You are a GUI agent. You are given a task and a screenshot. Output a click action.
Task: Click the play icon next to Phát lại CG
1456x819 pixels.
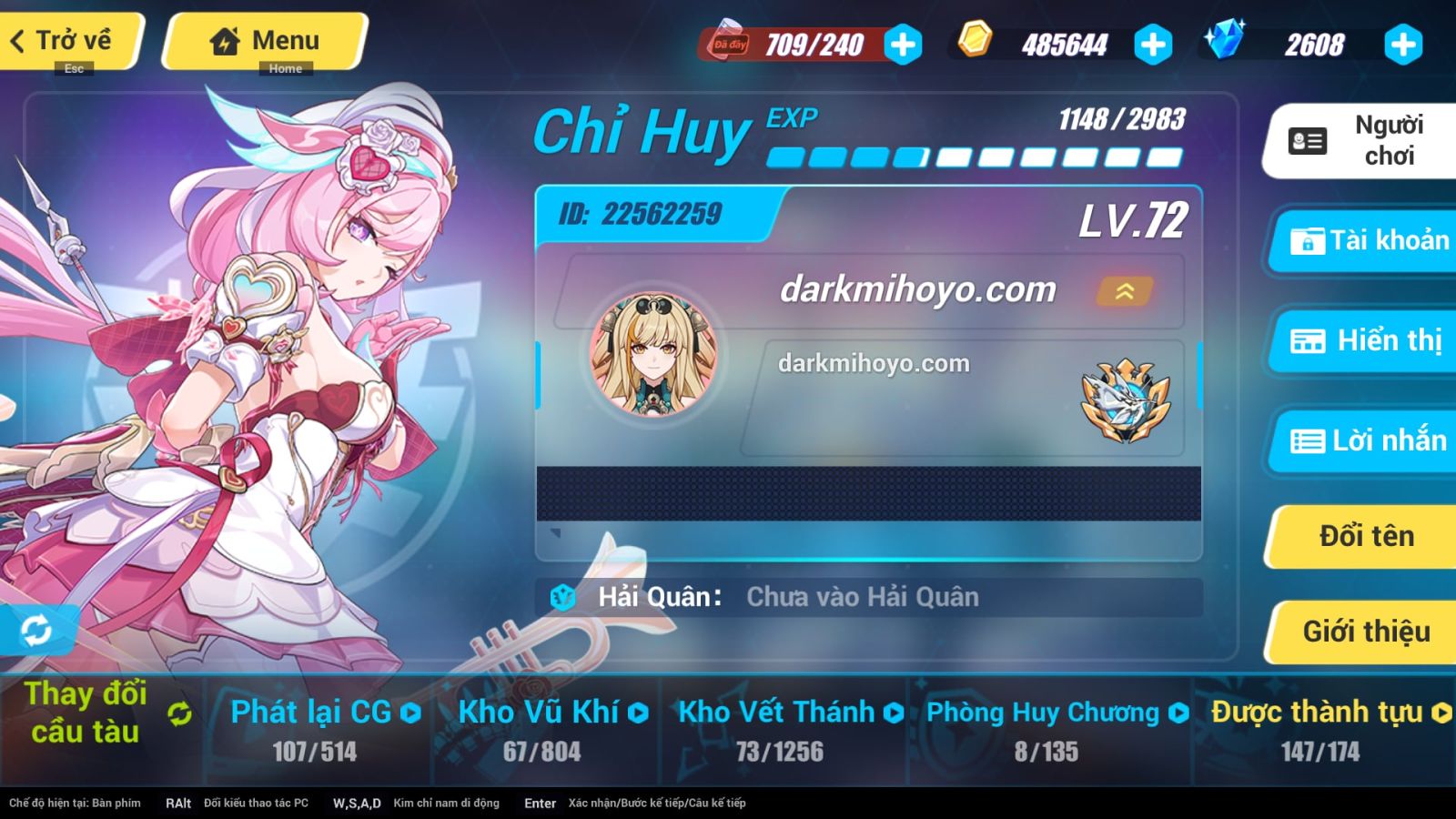tap(409, 713)
